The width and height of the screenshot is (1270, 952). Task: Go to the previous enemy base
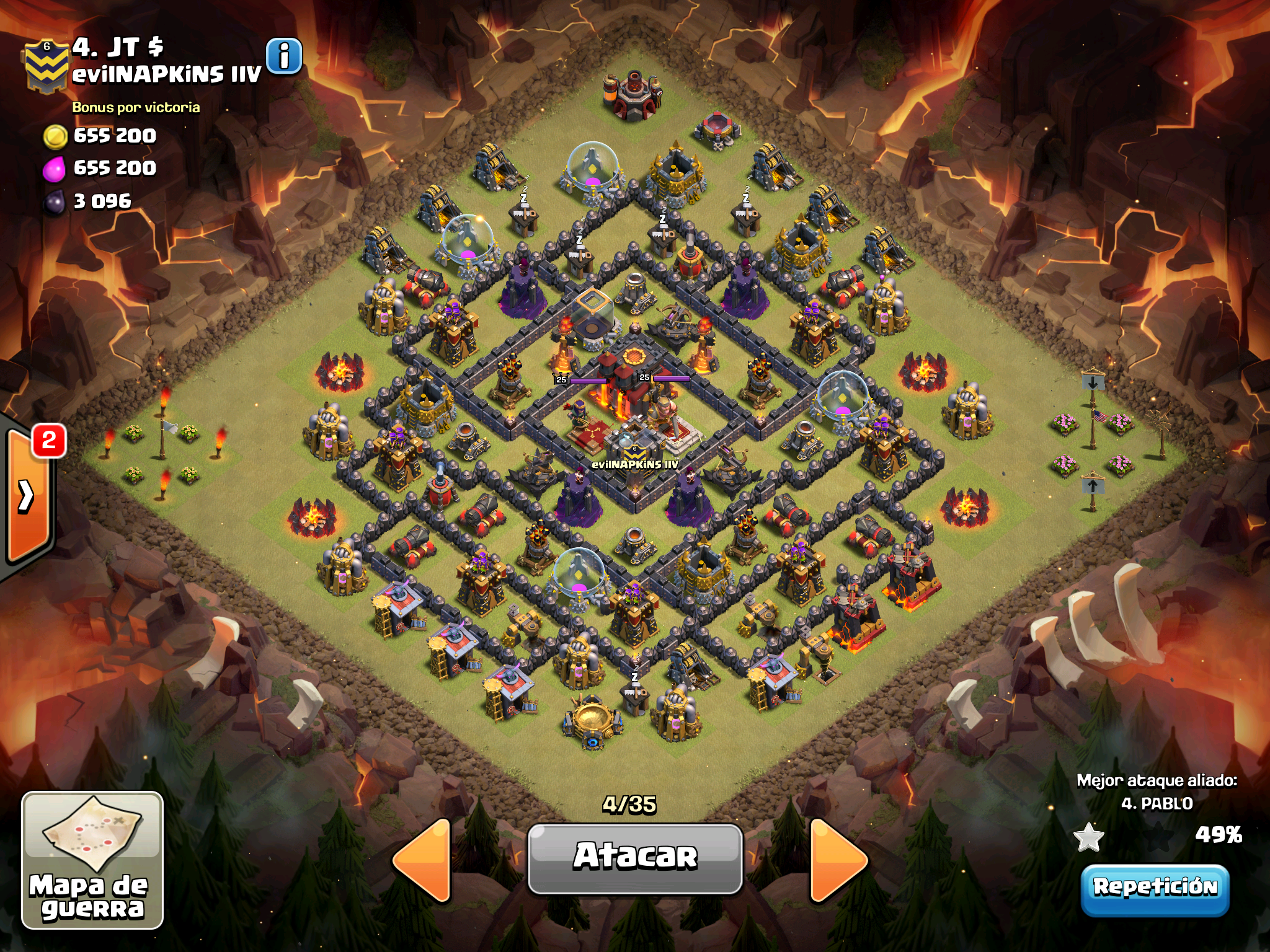click(422, 860)
